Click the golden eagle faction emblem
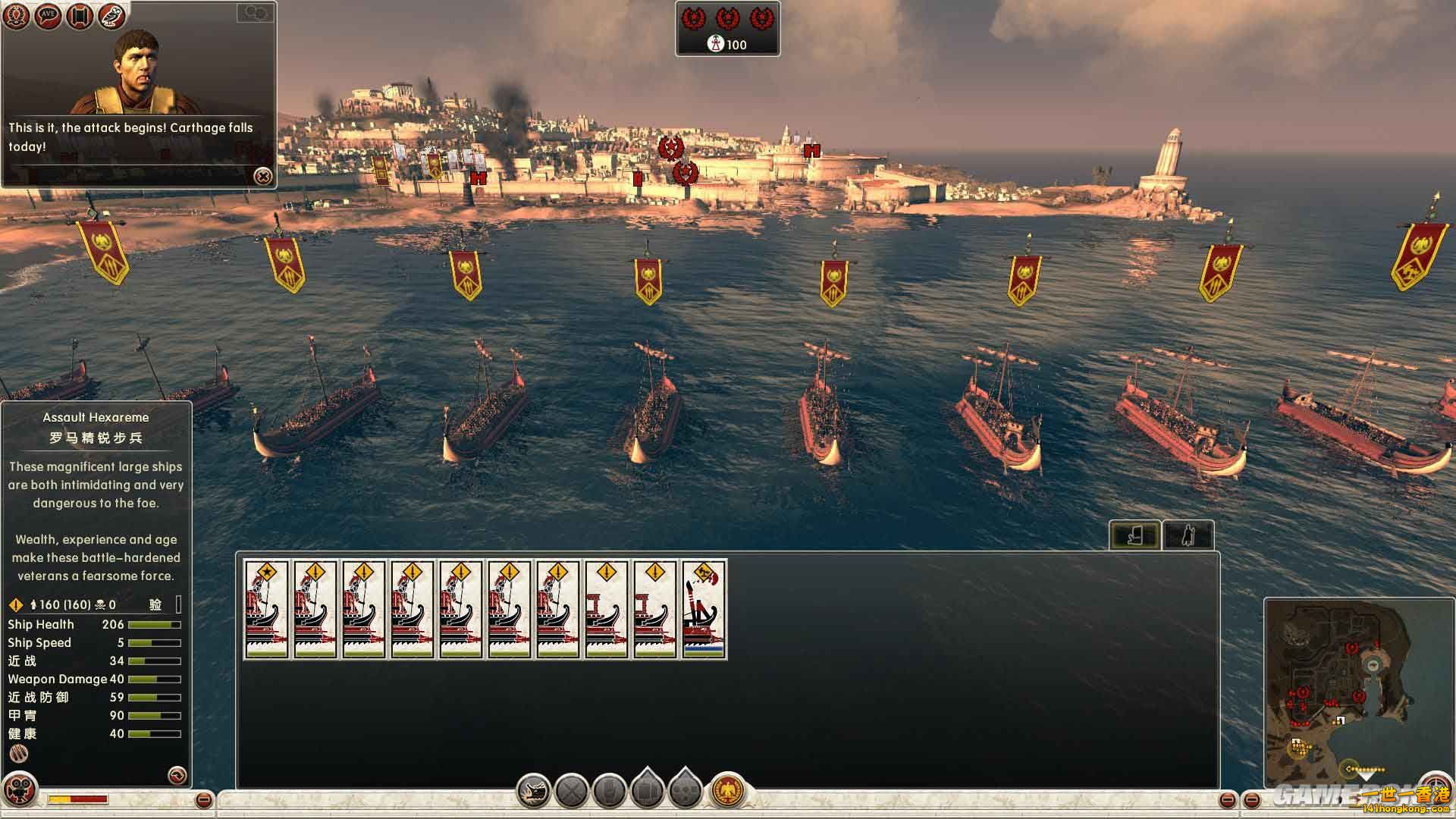1456x819 pixels. tap(728, 790)
